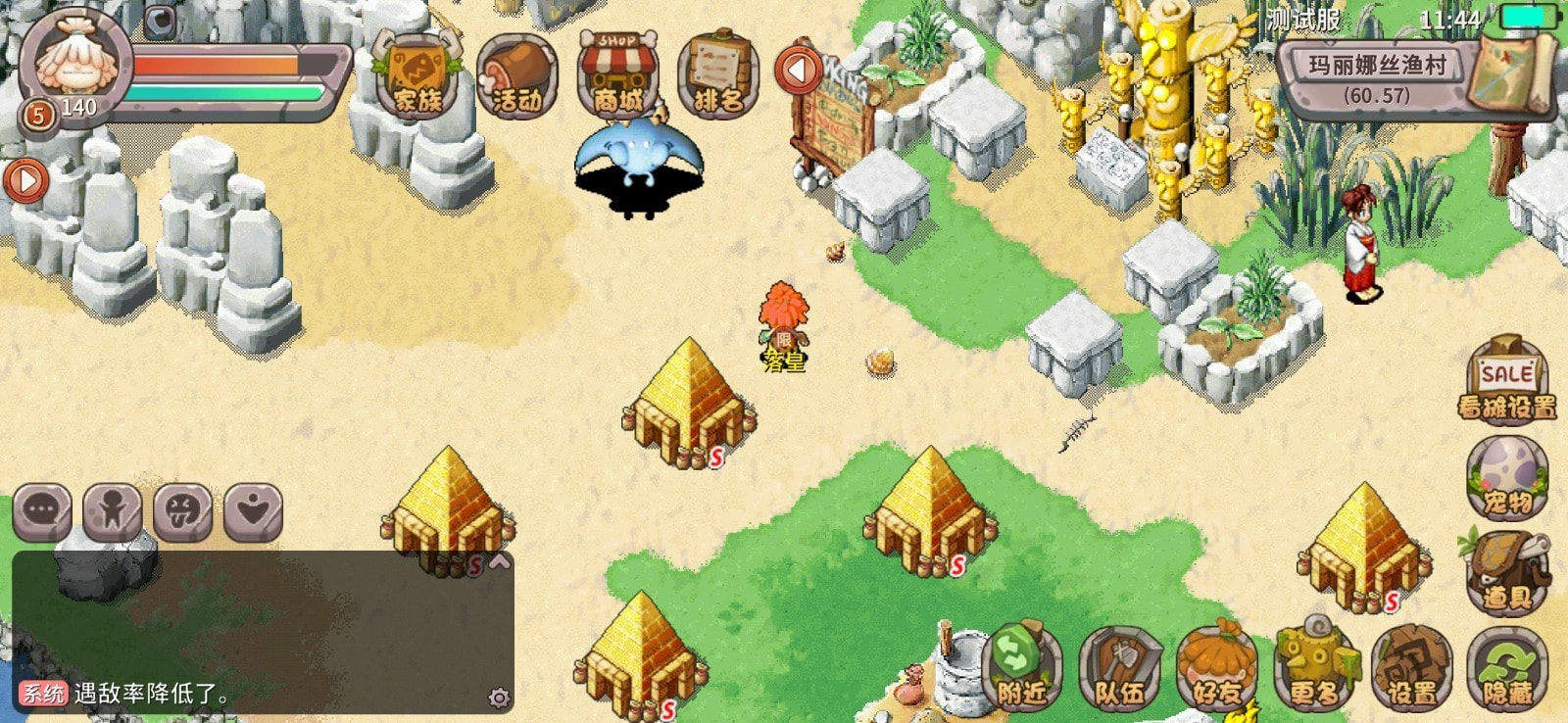Open the 队伍 team panel
The height and width of the screenshot is (723, 1568).
1119,668
